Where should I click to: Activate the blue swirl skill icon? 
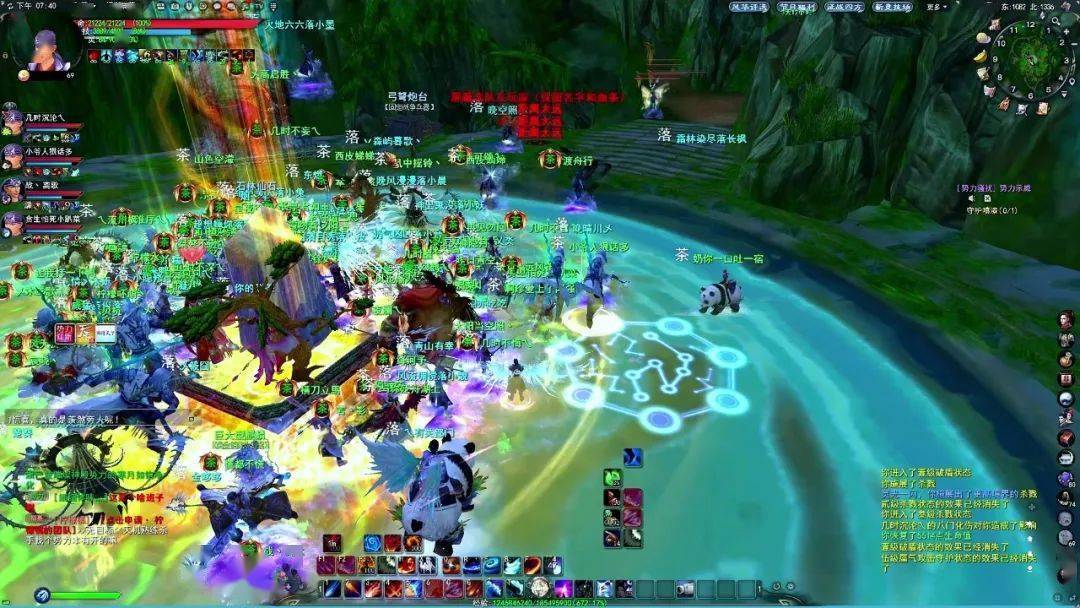(x=372, y=543)
